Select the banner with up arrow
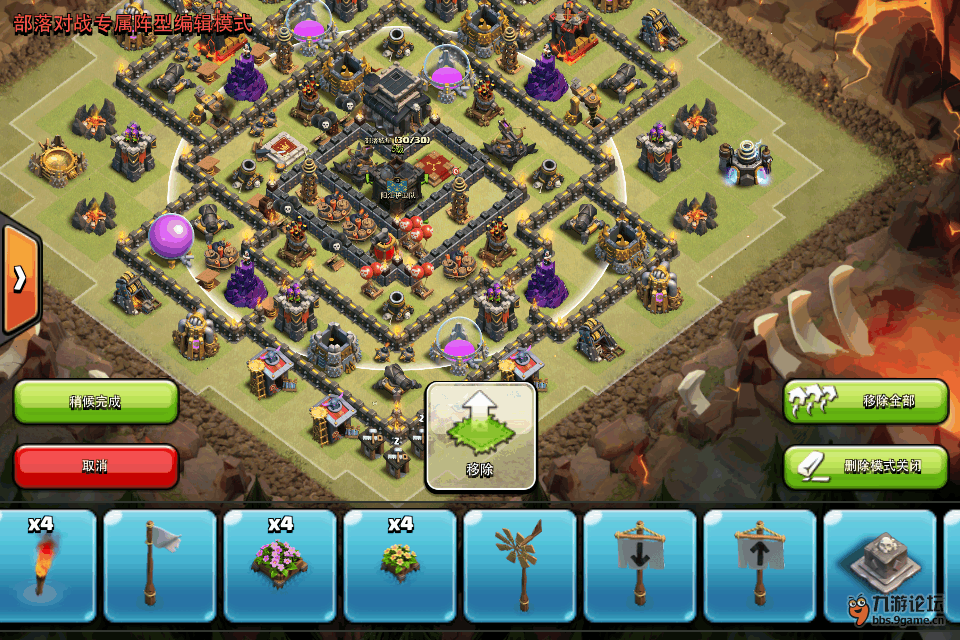Viewport: 960px width, 640px height. click(x=760, y=565)
